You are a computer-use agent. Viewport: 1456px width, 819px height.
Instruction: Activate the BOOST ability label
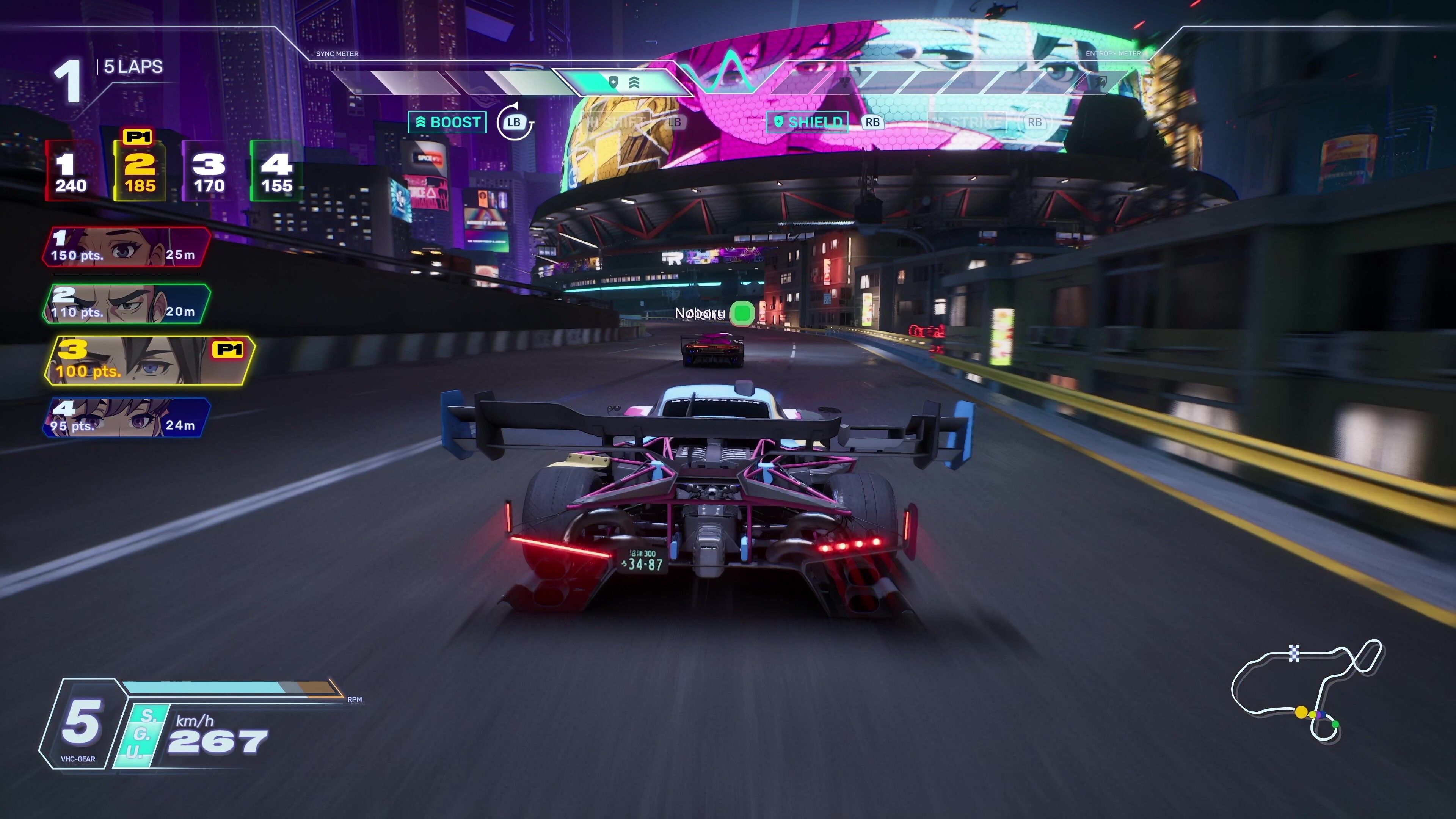tap(448, 122)
